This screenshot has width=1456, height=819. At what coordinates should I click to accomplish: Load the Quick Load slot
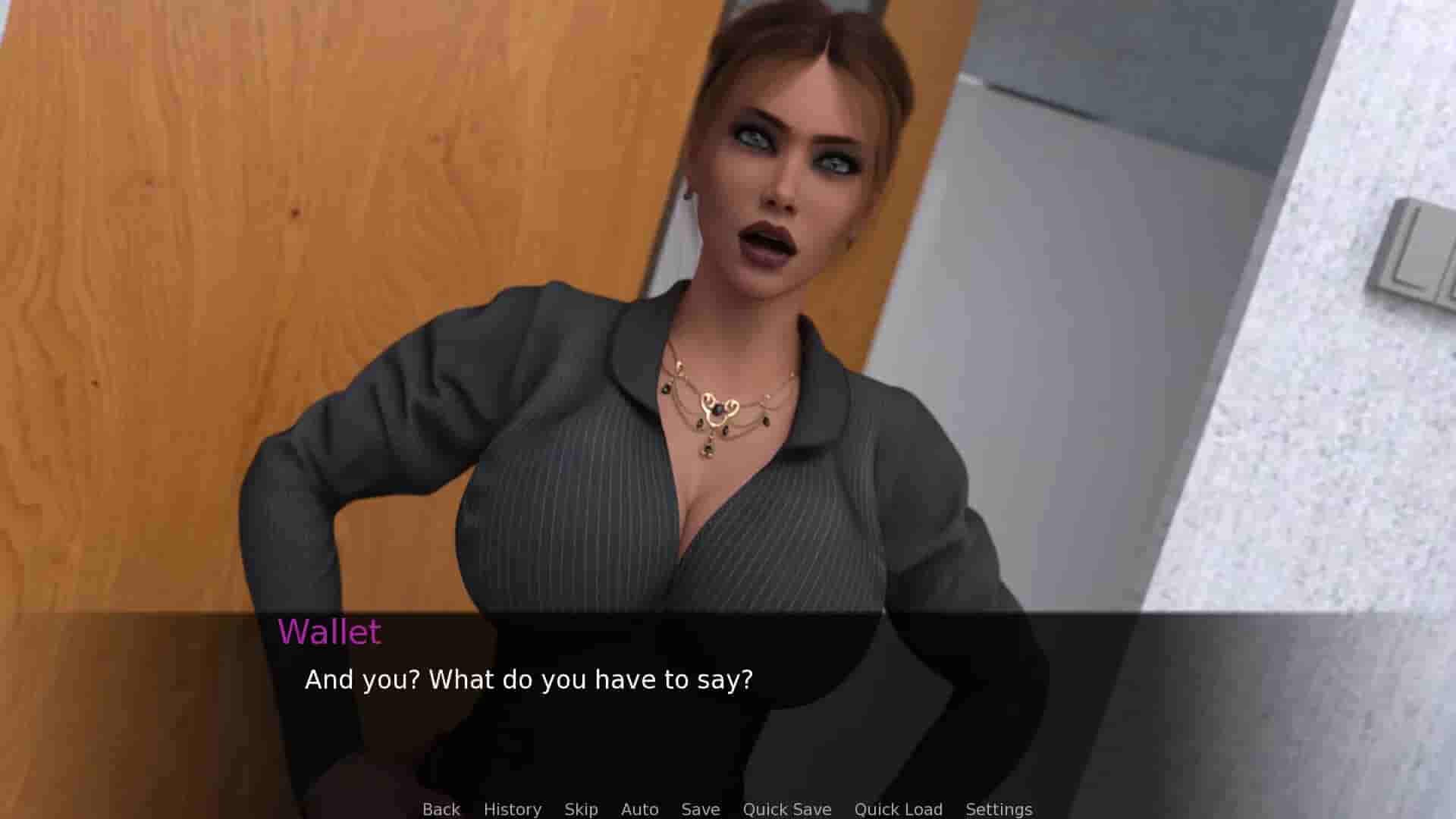(898, 808)
